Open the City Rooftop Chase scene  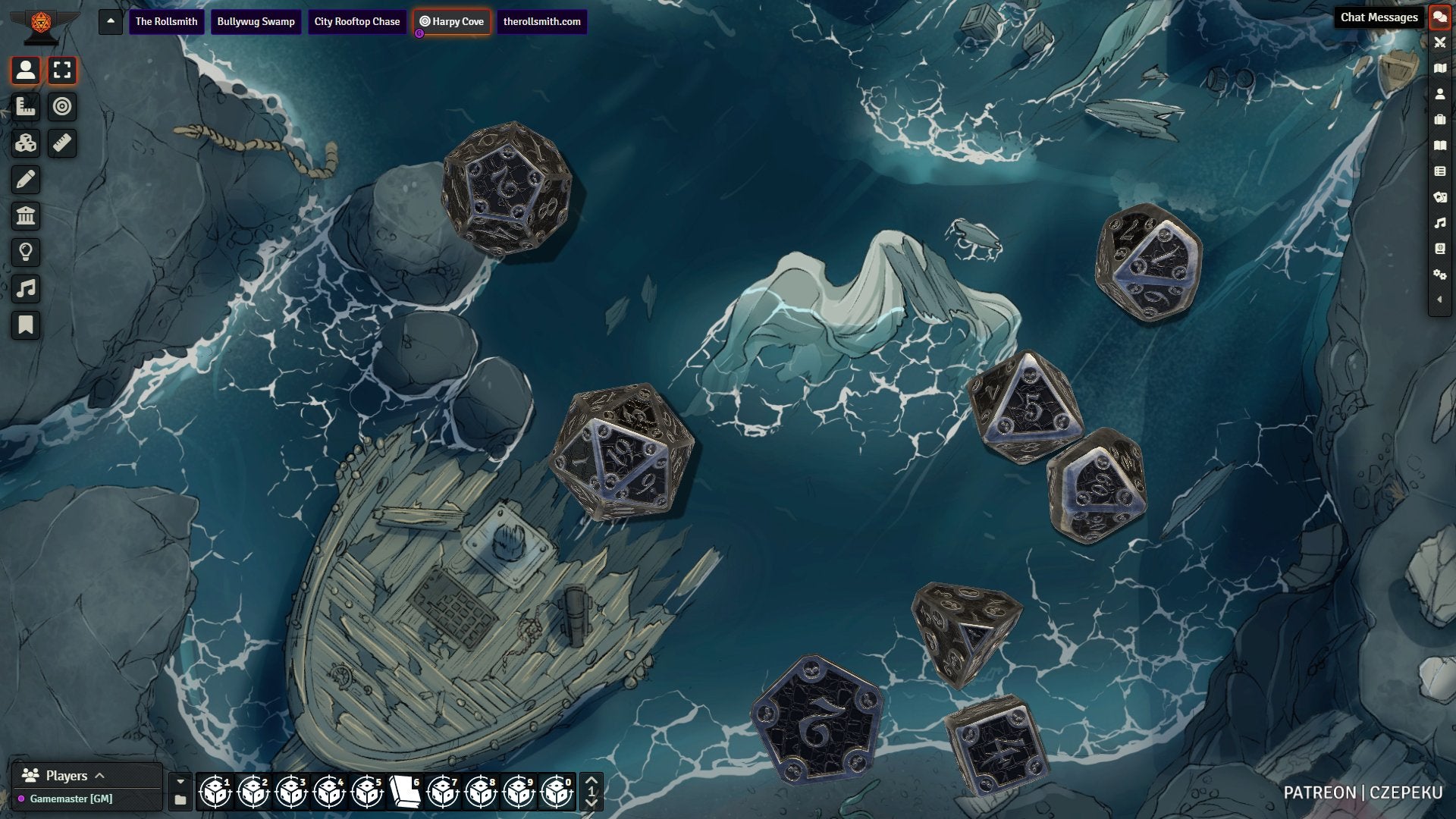click(x=356, y=21)
